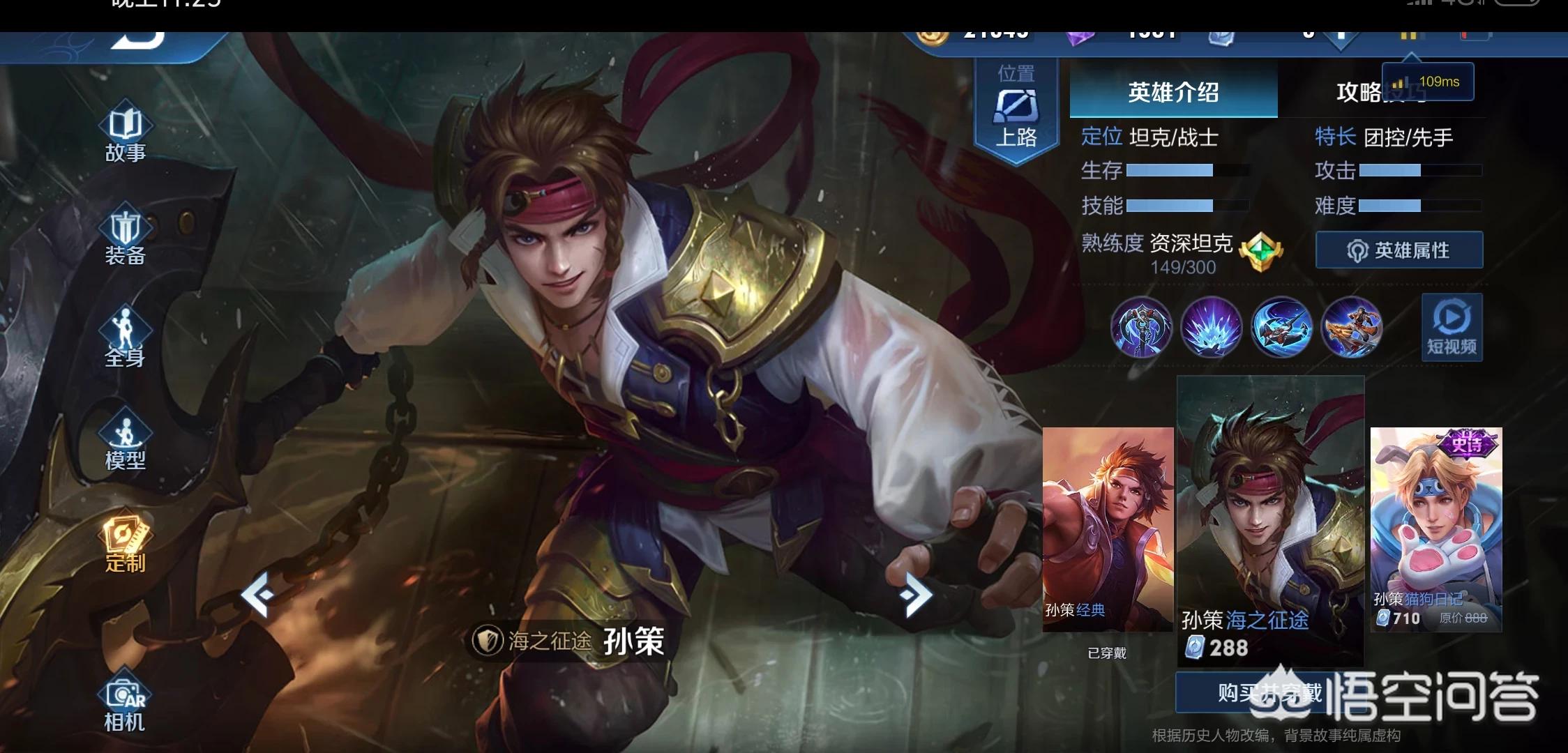Switch to the 模型 model view

click(126, 441)
